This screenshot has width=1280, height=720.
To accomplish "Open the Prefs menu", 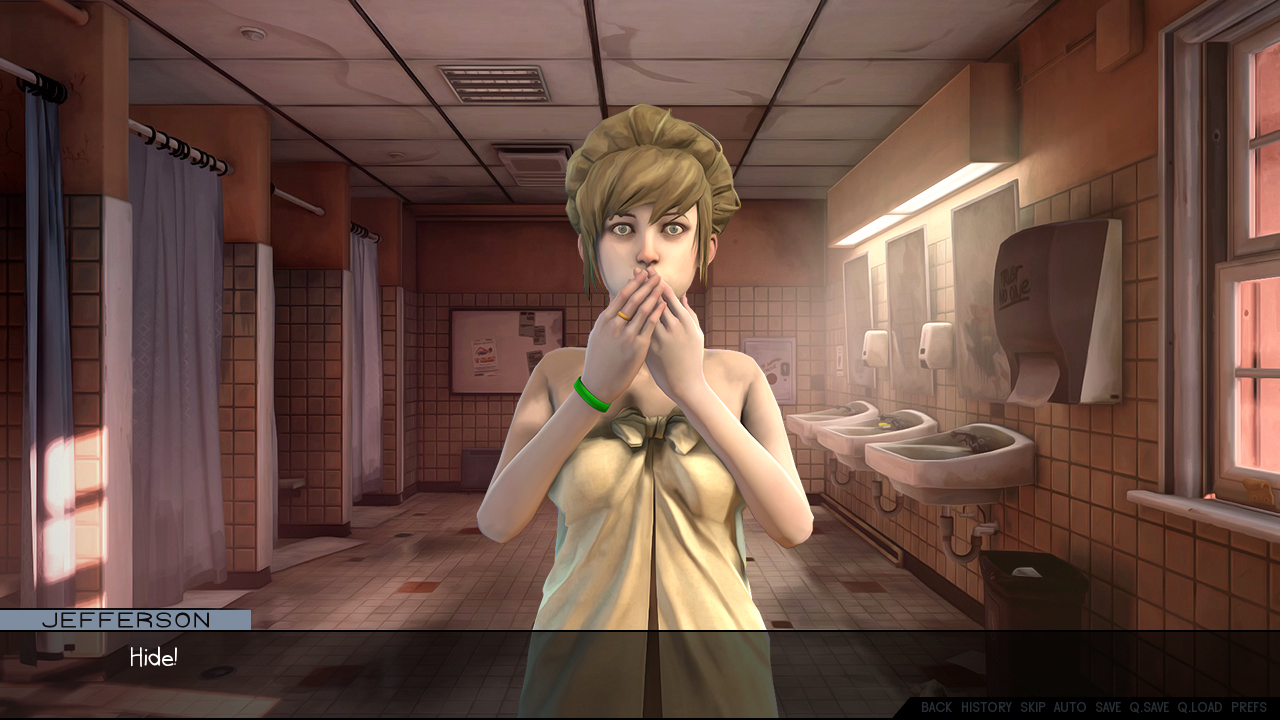I will (1249, 707).
